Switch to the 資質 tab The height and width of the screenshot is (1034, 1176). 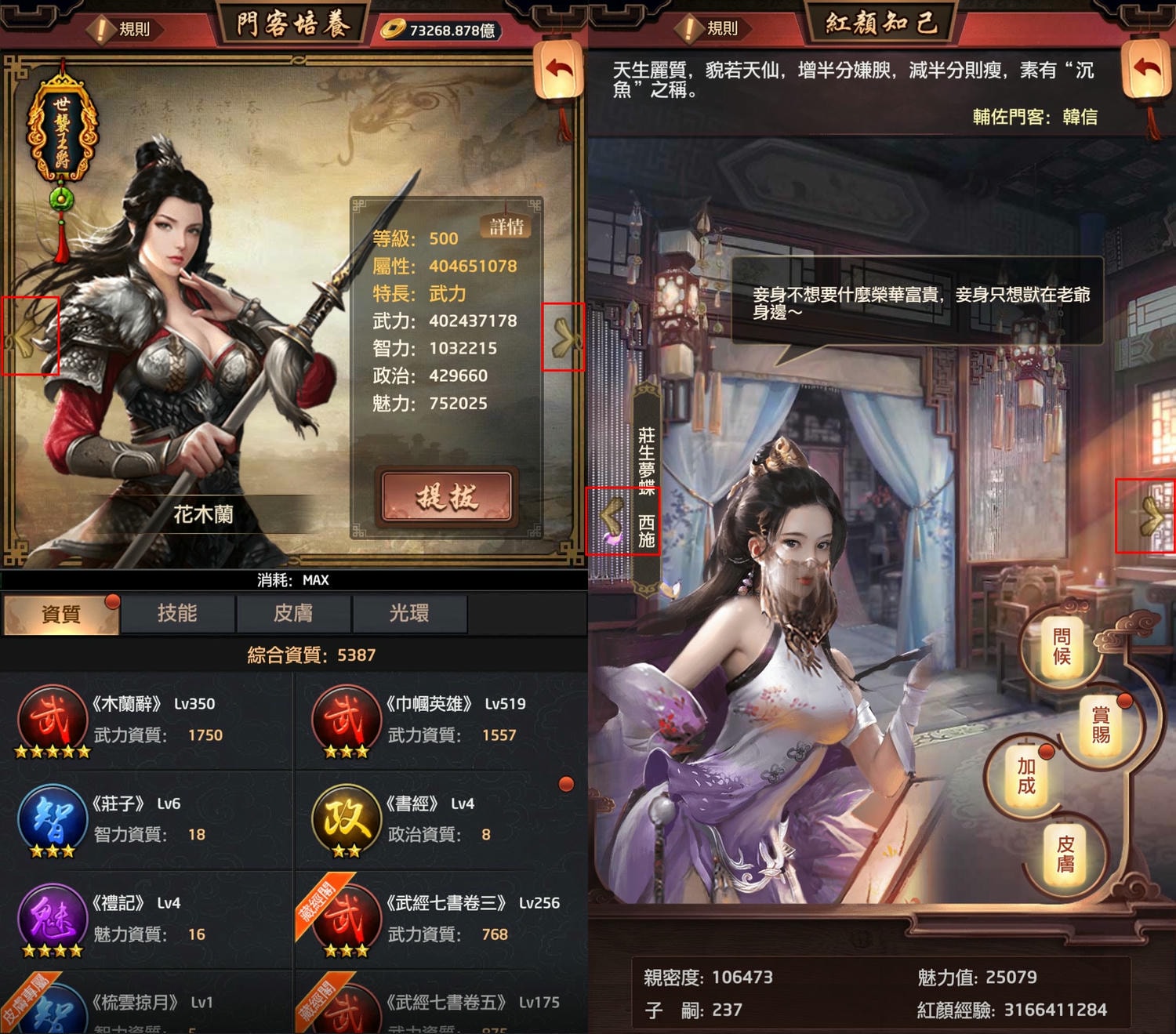click(x=61, y=614)
